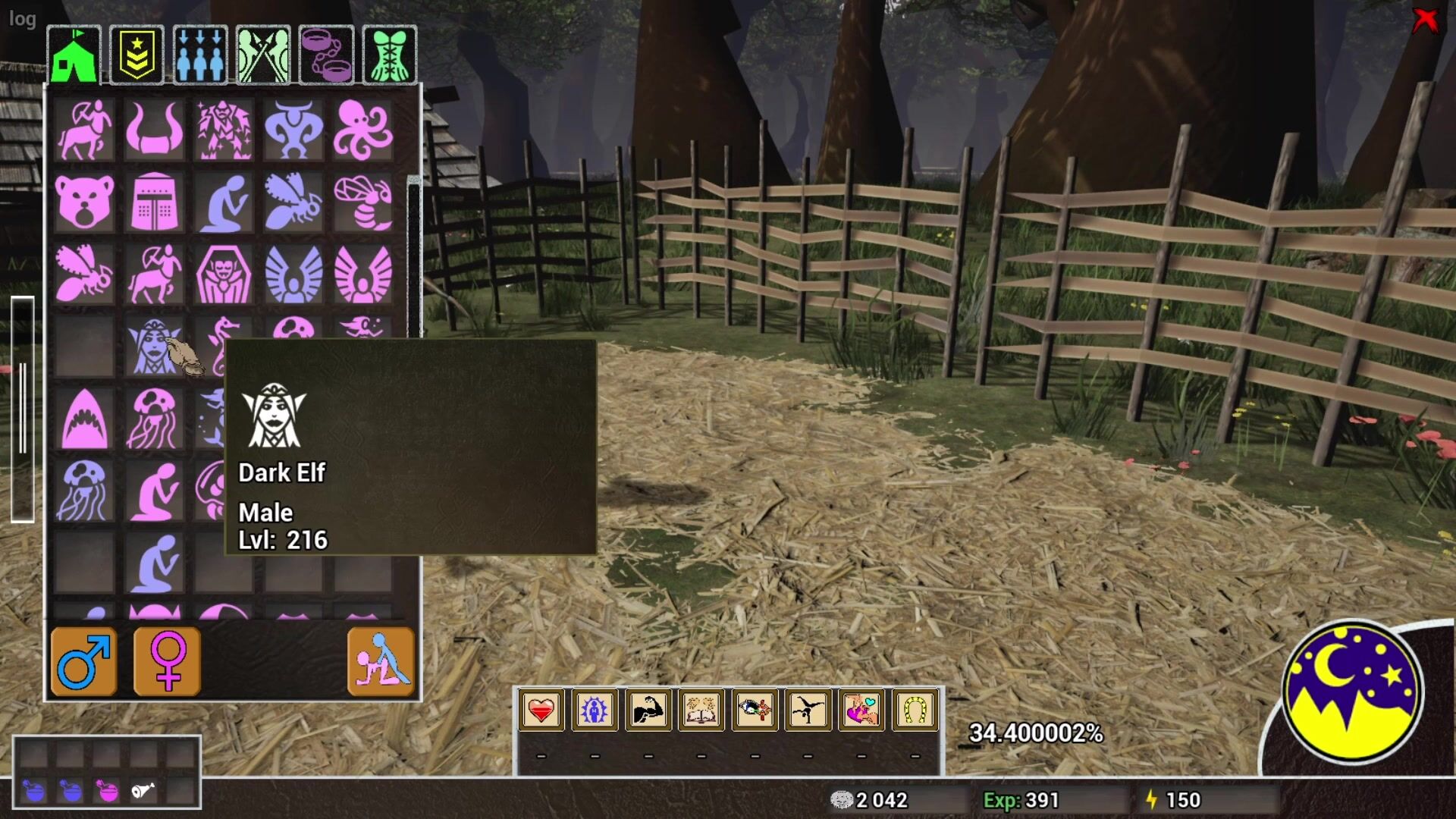Viewport: 1456px width, 819px height.
Task: Open the green corset tab
Action: click(390, 55)
